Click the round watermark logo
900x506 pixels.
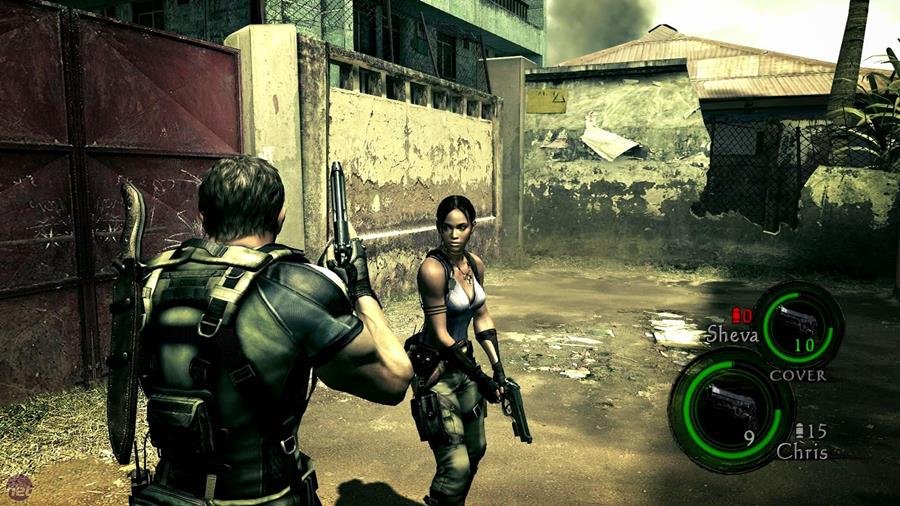pyautogui.click(x=17, y=487)
